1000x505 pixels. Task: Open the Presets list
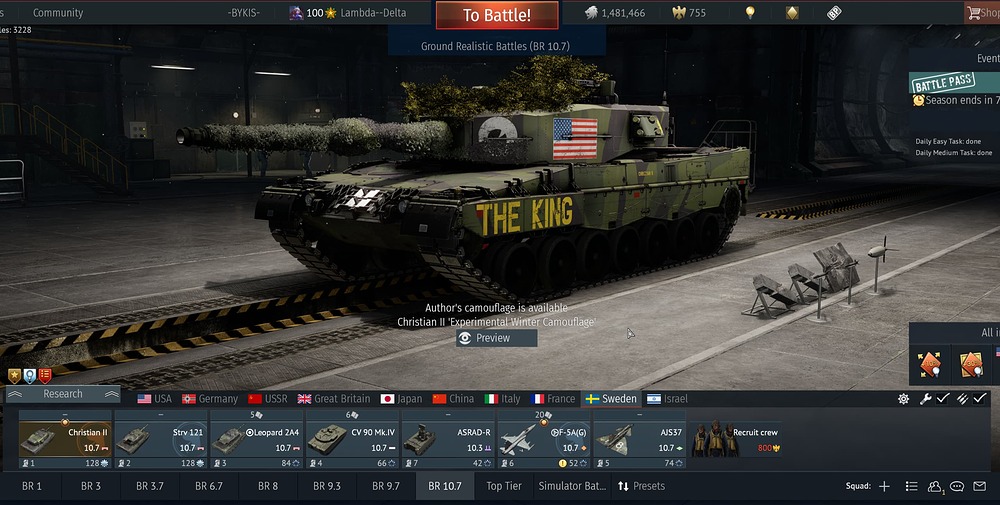pos(641,486)
